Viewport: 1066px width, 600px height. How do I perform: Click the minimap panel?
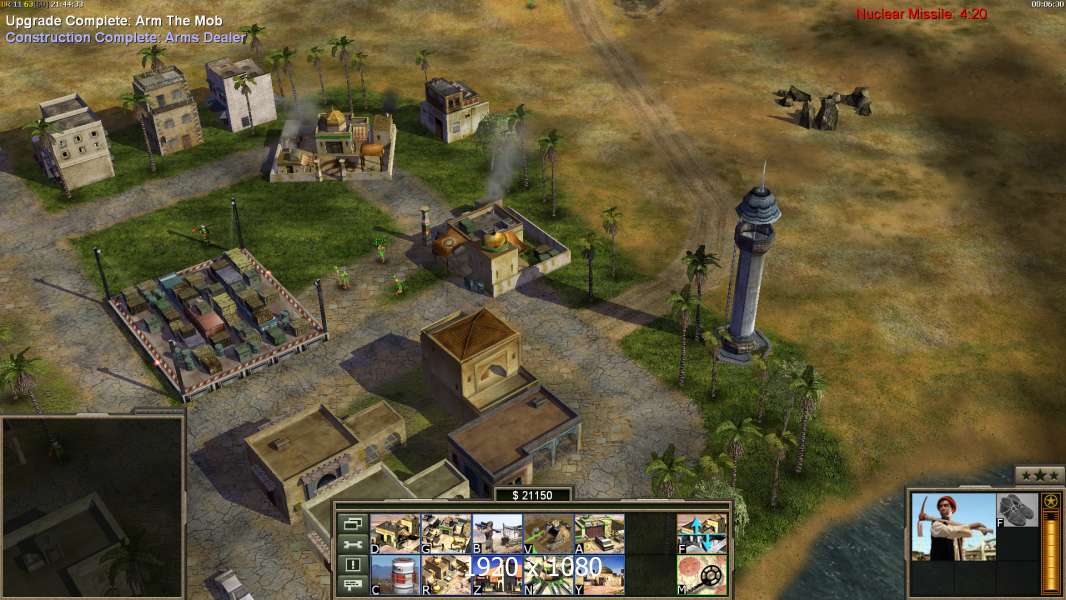pos(92,507)
